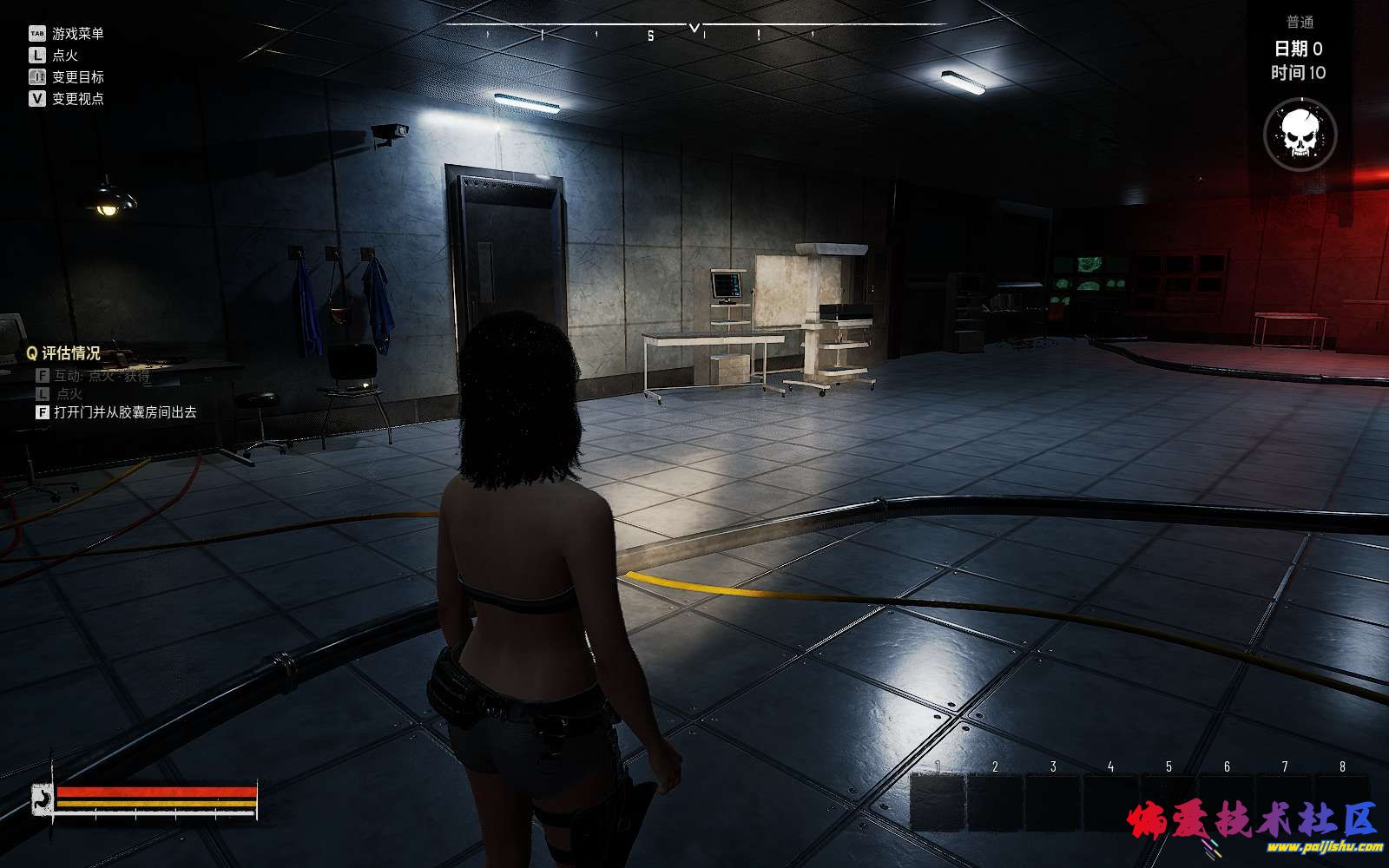Choose the 打开门并从胶囊房间出去 objective entry
This screenshot has width=1389, height=868.
pyautogui.click(x=125, y=412)
